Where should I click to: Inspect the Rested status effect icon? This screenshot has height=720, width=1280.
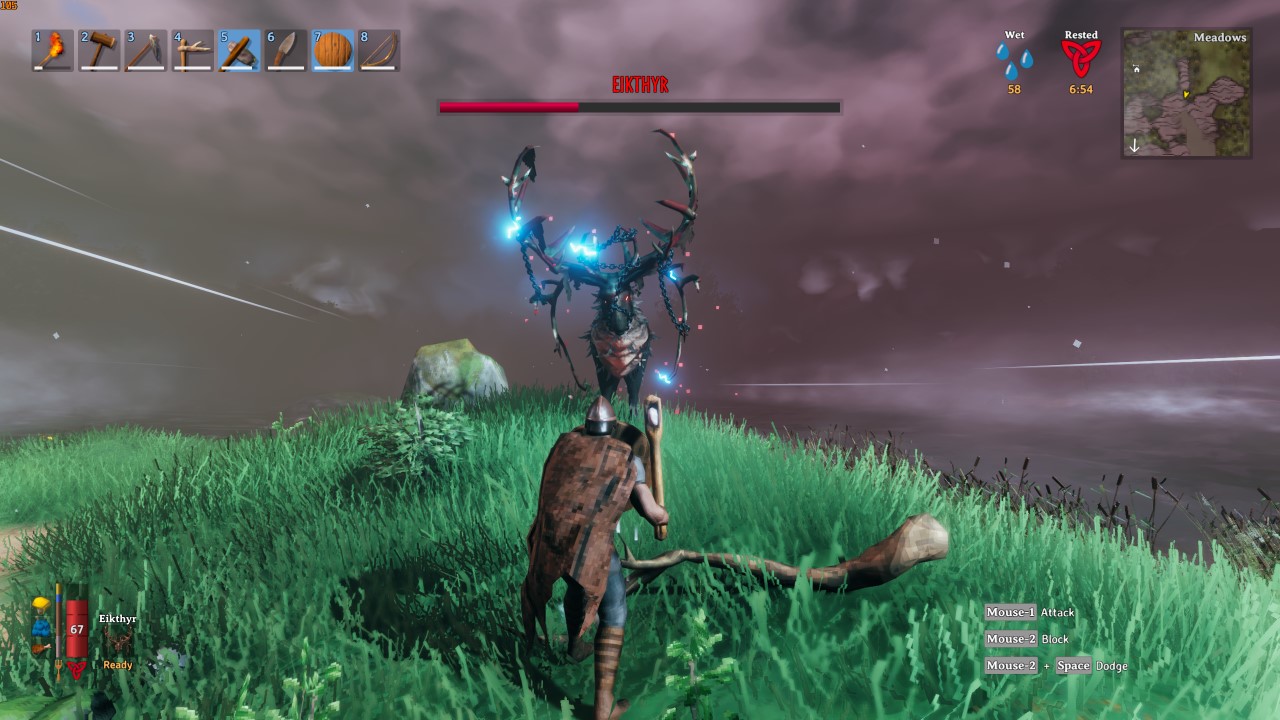[x=1080, y=59]
